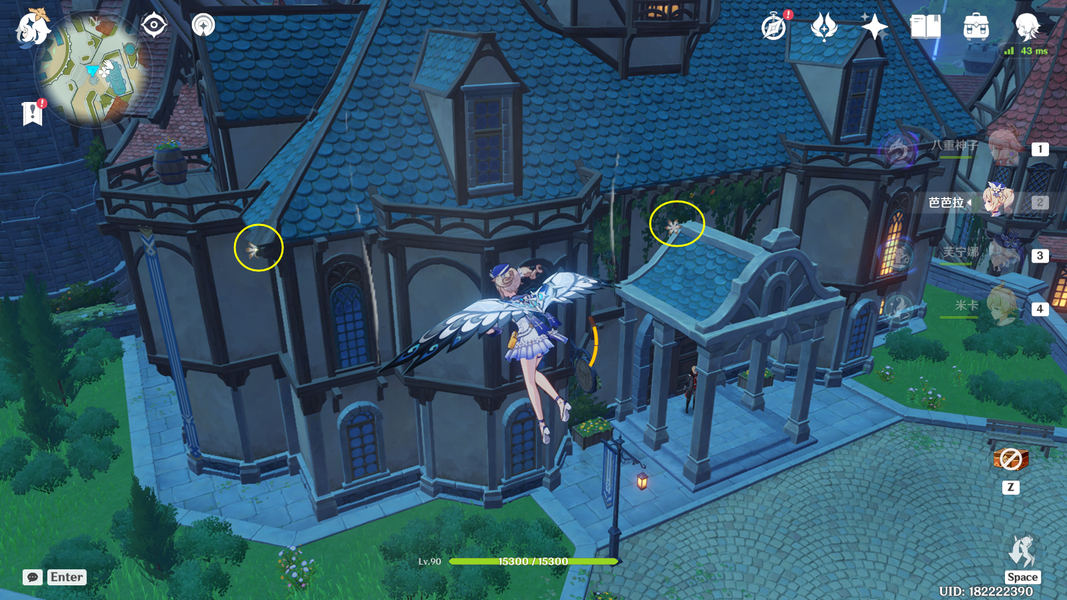Open the Adventurer Handbook book icon
Viewport: 1067px width, 600px height.
click(925, 27)
